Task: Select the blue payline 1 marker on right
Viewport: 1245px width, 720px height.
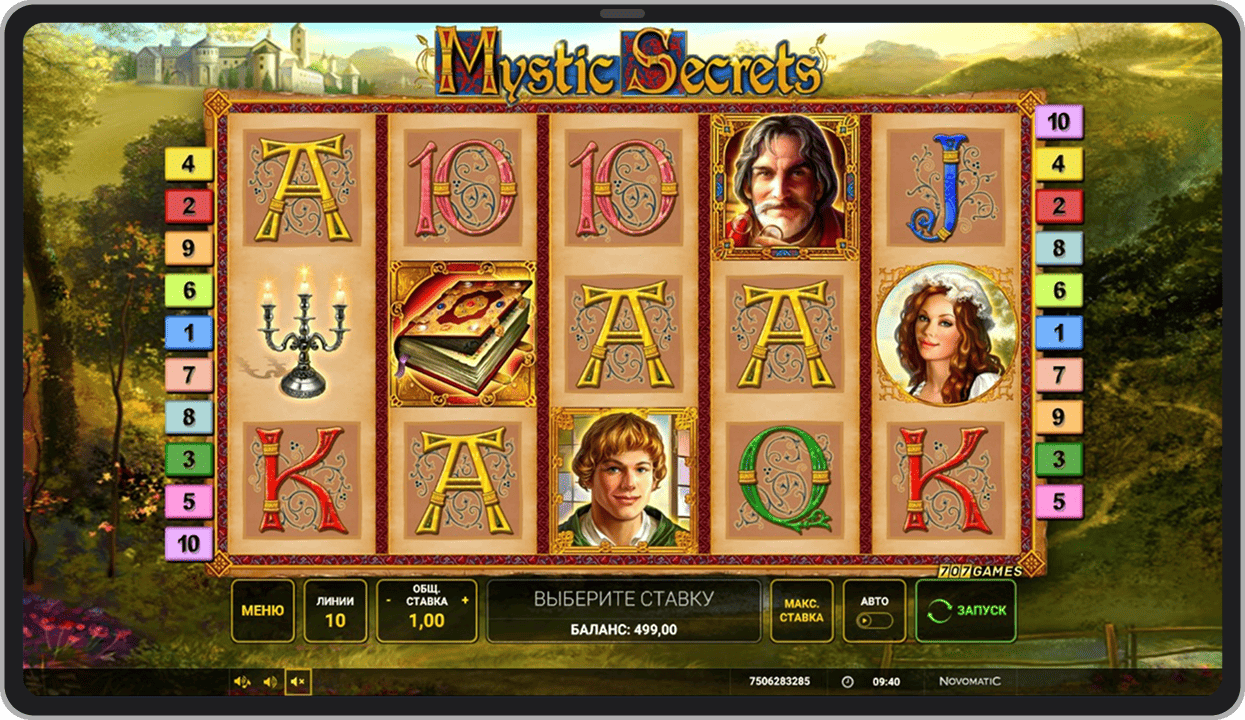Action: [1059, 333]
